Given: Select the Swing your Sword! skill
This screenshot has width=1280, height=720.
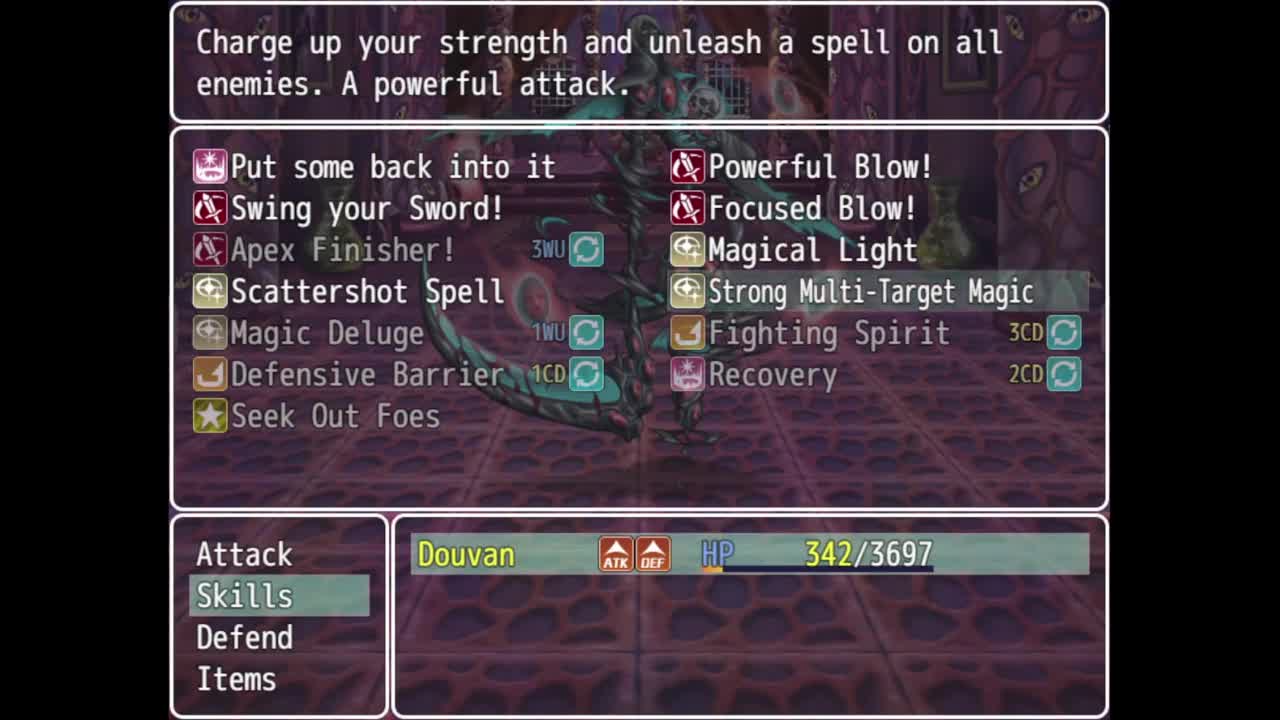Looking at the screenshot, I should tap(367, 209).
